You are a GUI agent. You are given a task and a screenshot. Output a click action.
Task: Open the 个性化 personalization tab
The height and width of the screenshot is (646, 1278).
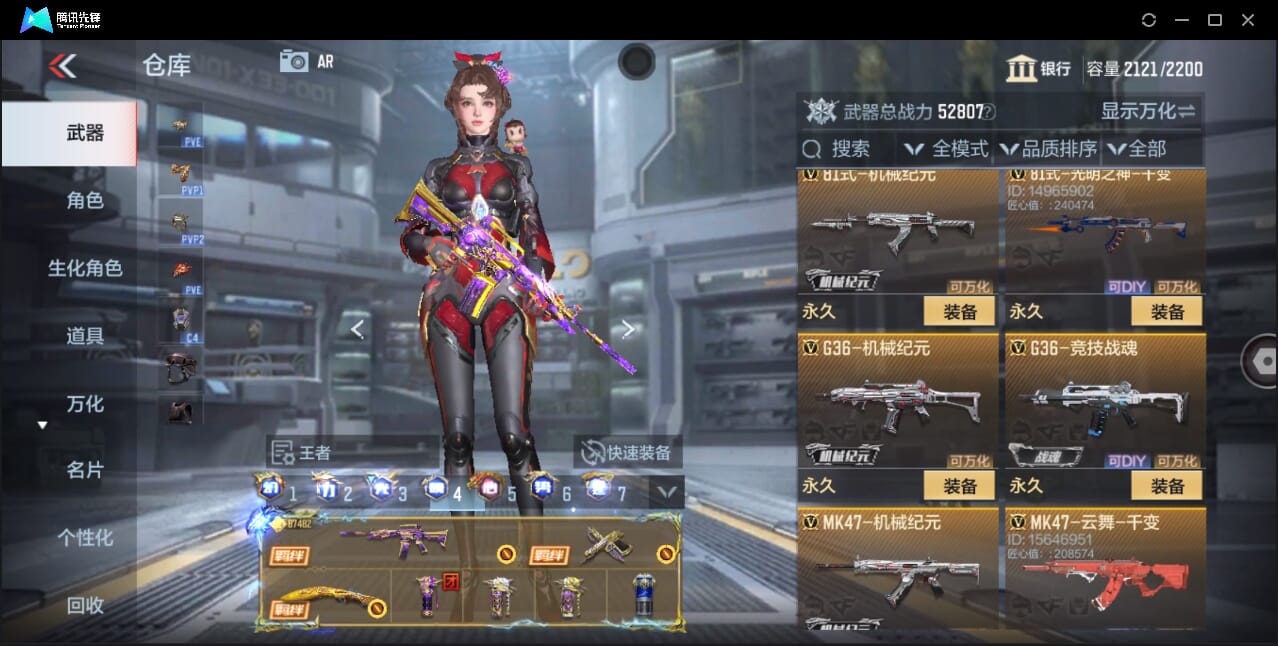tap(84, 537)
